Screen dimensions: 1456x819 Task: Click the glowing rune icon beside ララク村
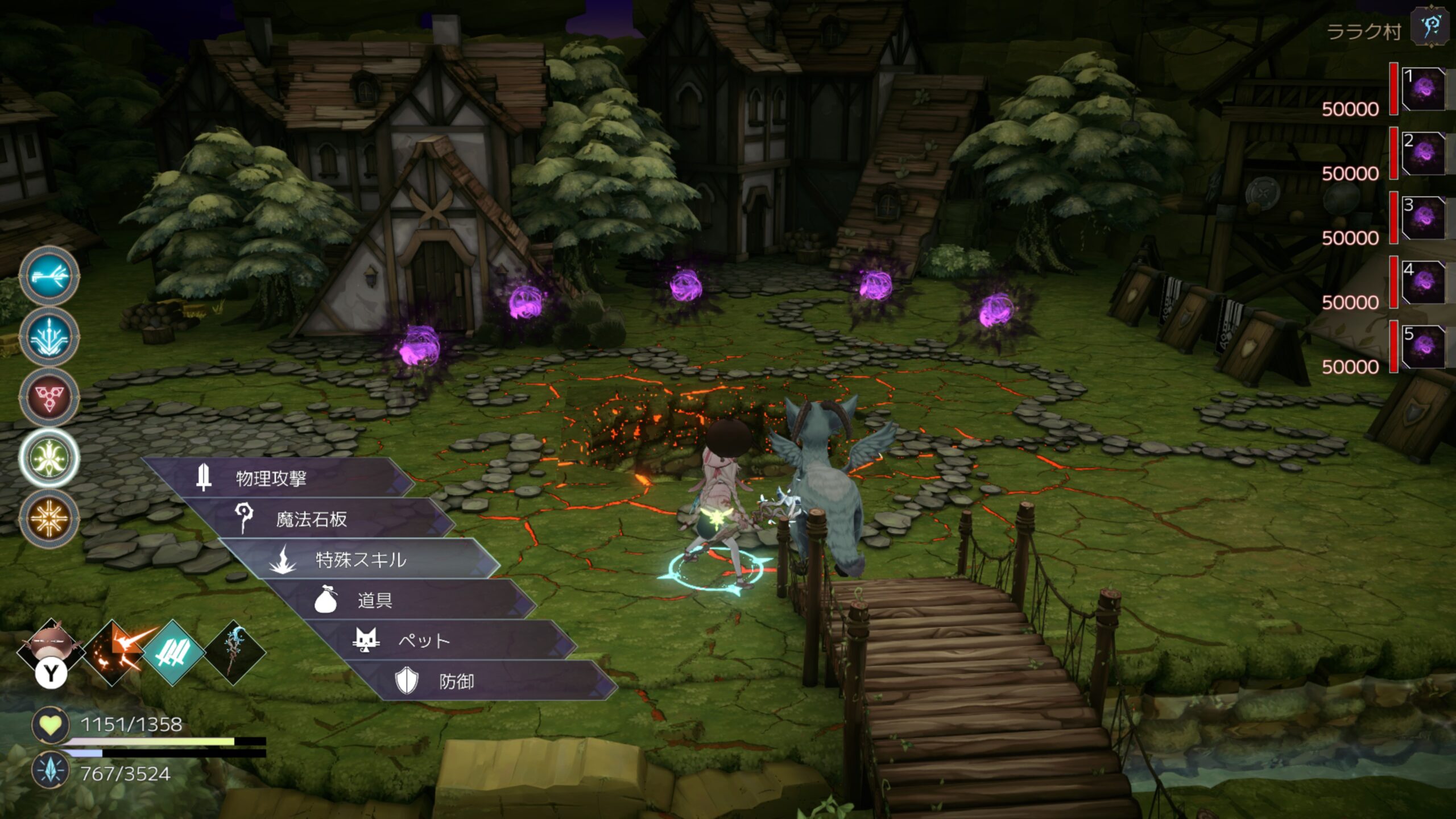1430,27
